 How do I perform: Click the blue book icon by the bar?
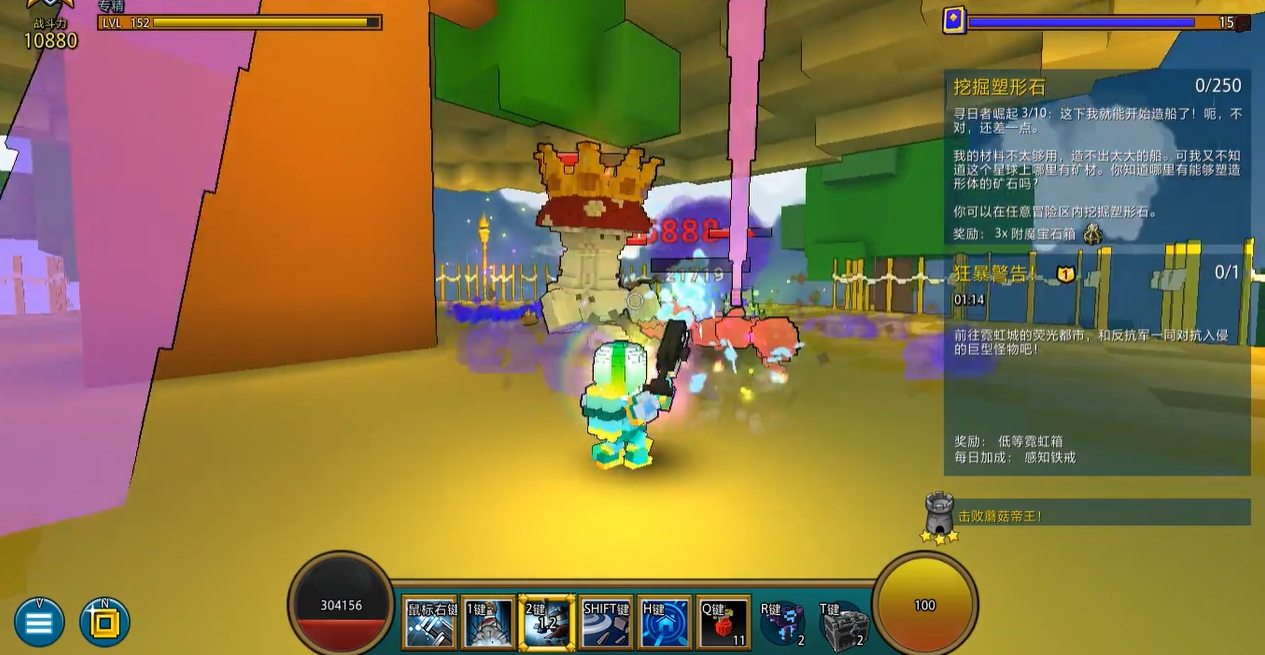click(954, 20)
